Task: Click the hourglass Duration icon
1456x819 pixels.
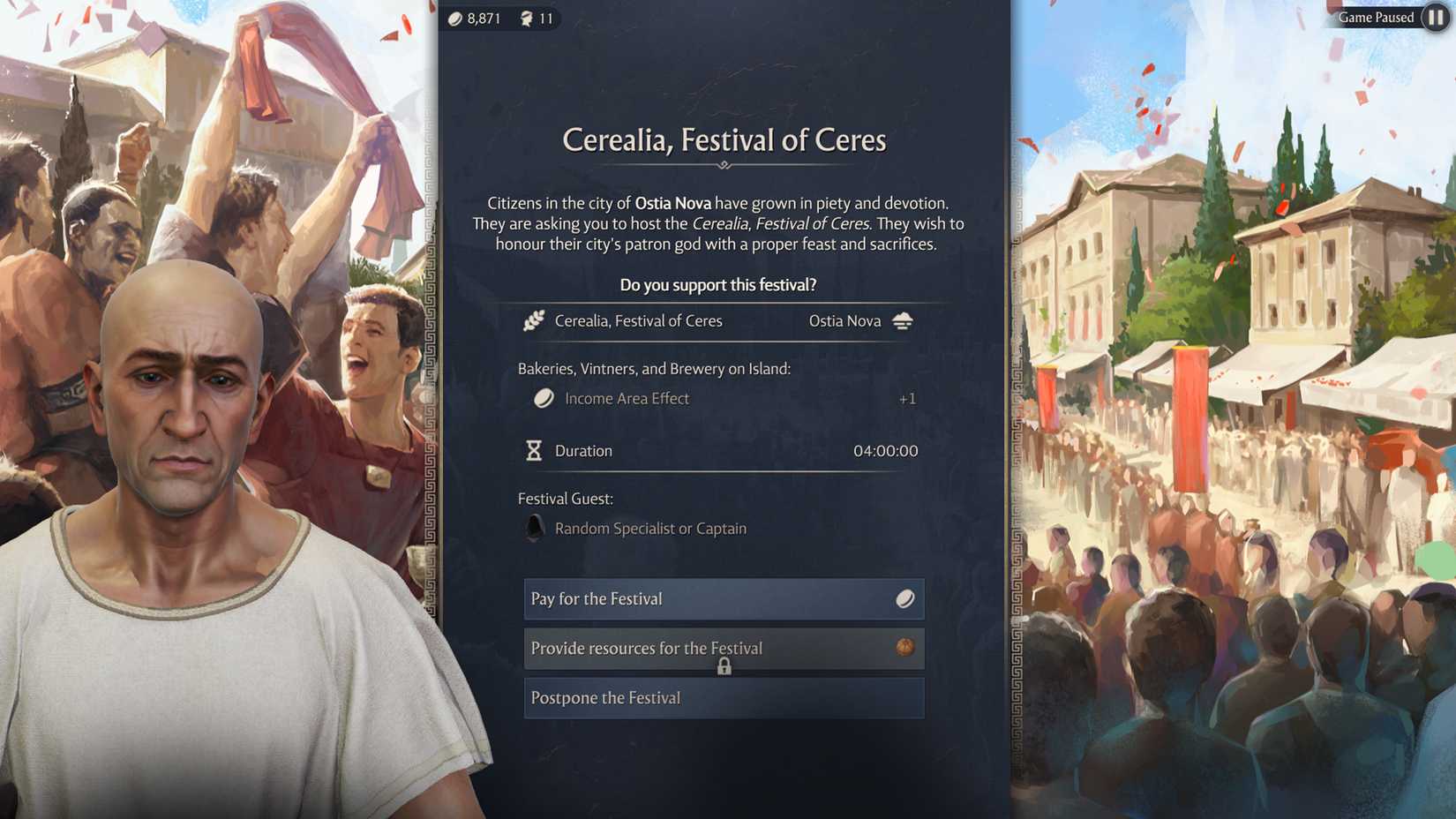Action: pyautogui.click(x=533, y=450)
